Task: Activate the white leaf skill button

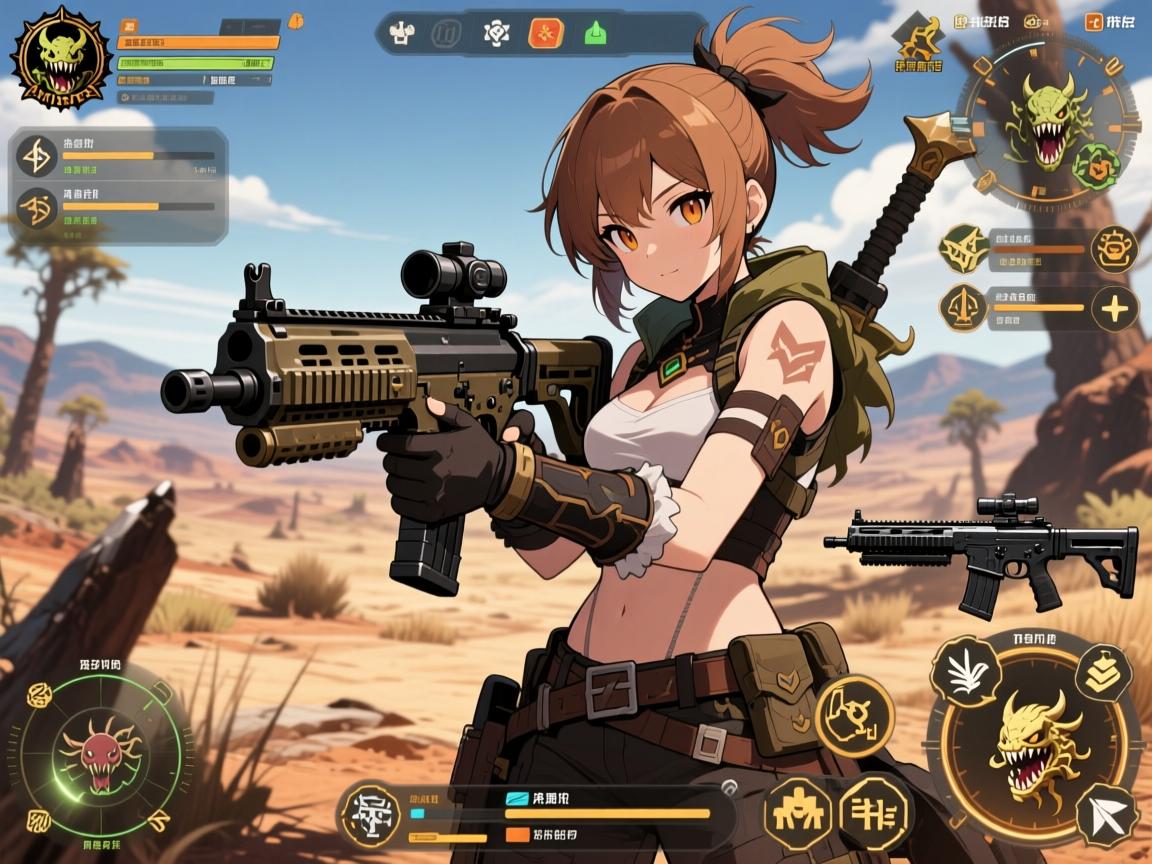Action: click(x=966, y=671)
